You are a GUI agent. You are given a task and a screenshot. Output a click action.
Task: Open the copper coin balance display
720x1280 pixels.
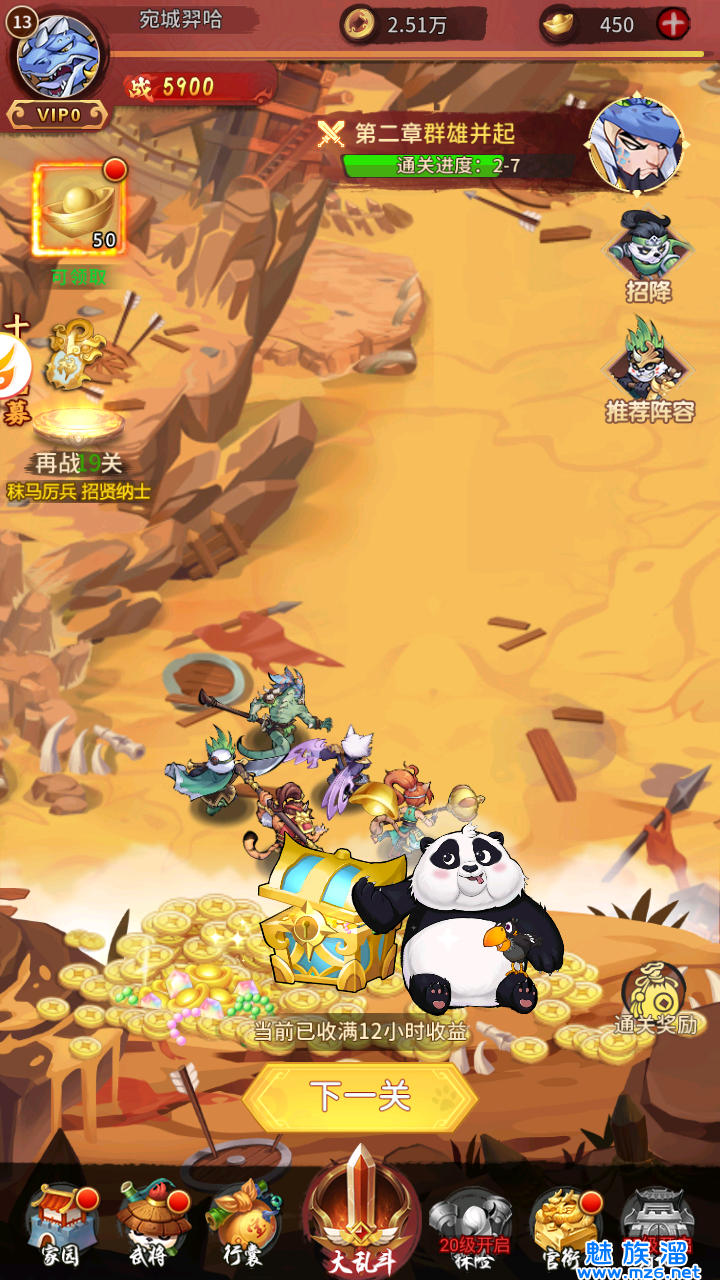point(412,25)
